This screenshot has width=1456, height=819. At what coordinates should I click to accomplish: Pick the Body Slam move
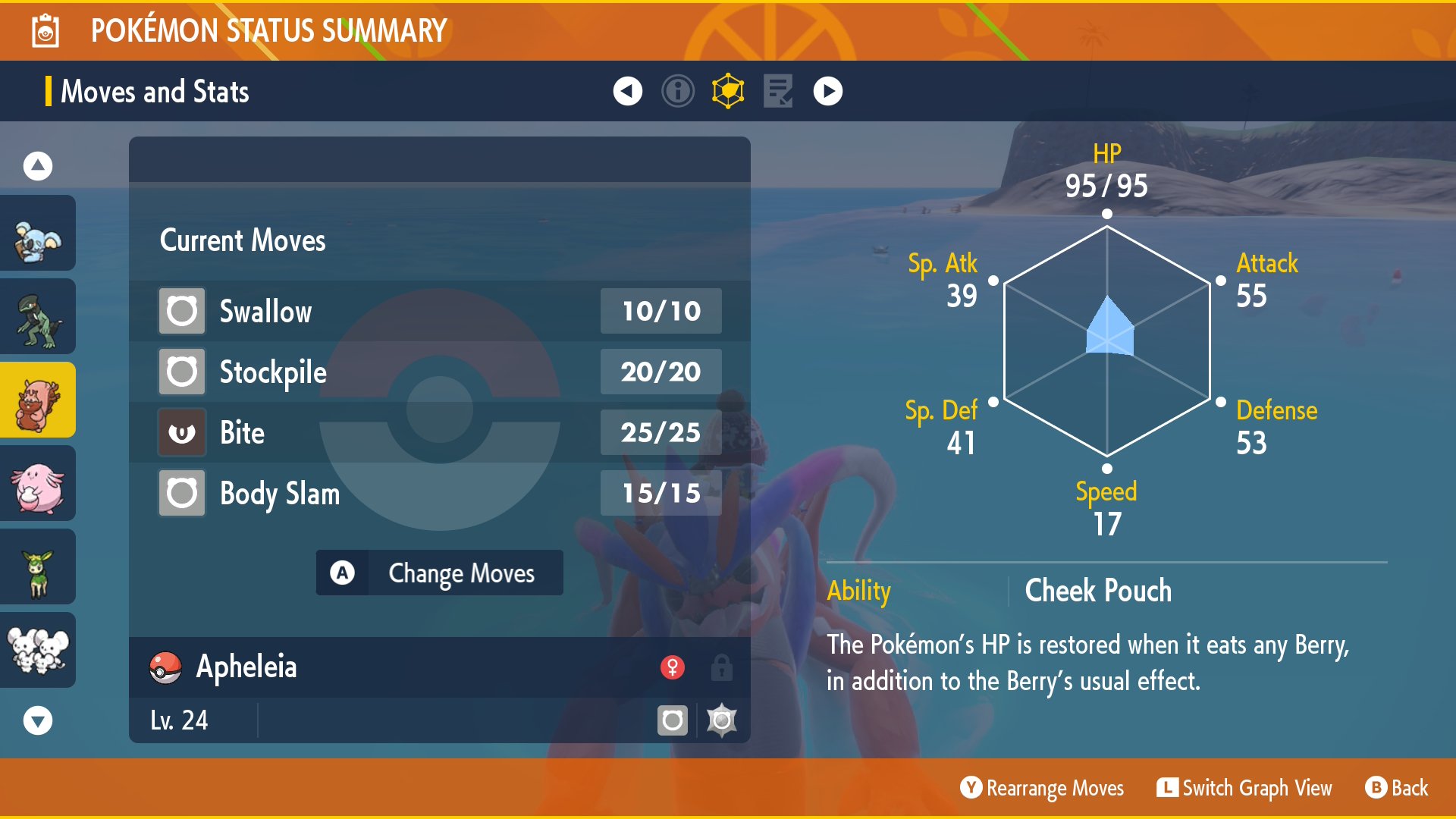tap(440, 493)
